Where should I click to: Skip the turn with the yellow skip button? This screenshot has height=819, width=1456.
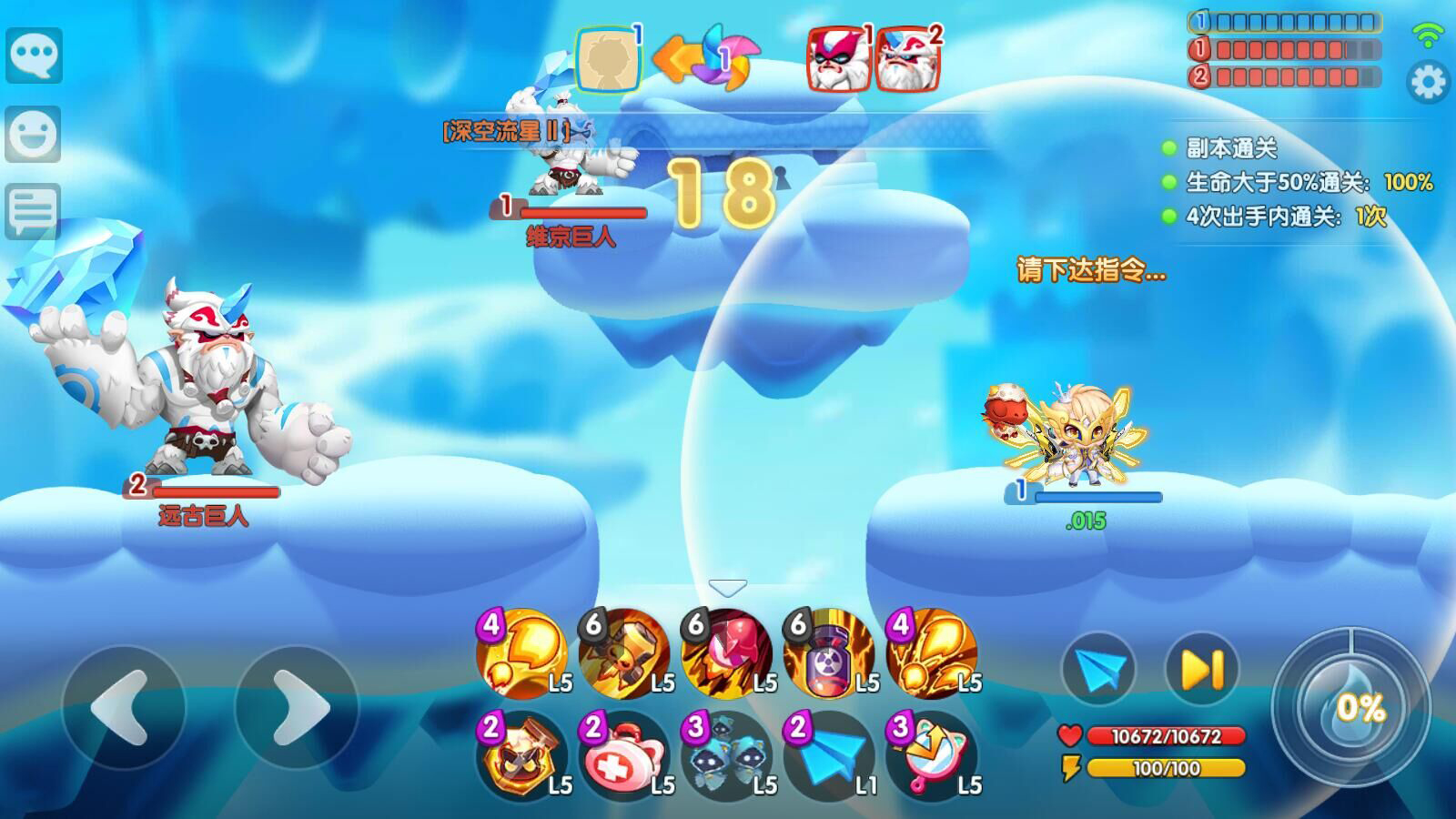(x=1202, y=670)
